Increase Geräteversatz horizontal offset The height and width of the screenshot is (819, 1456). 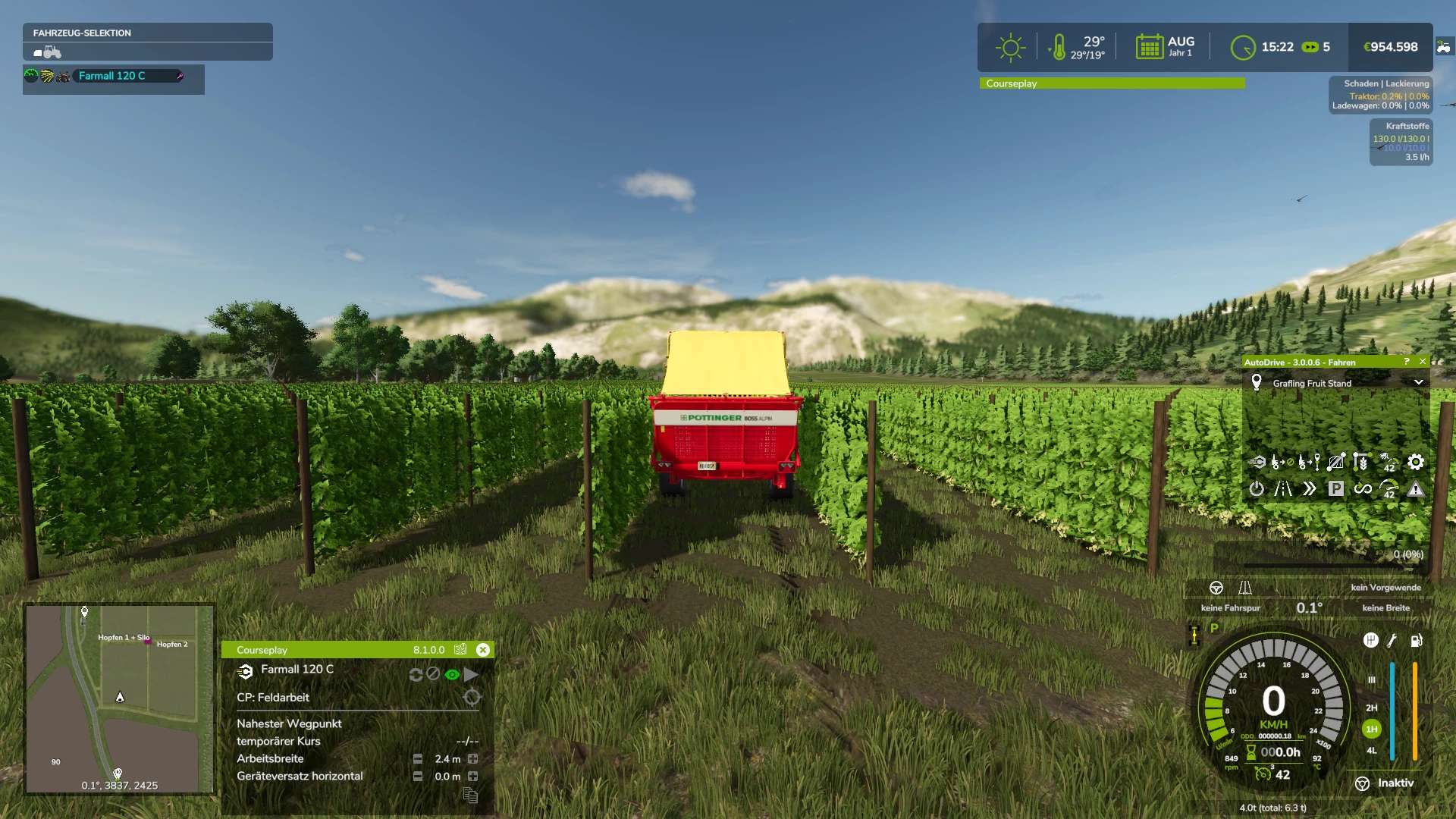click(x=473, y=777)
